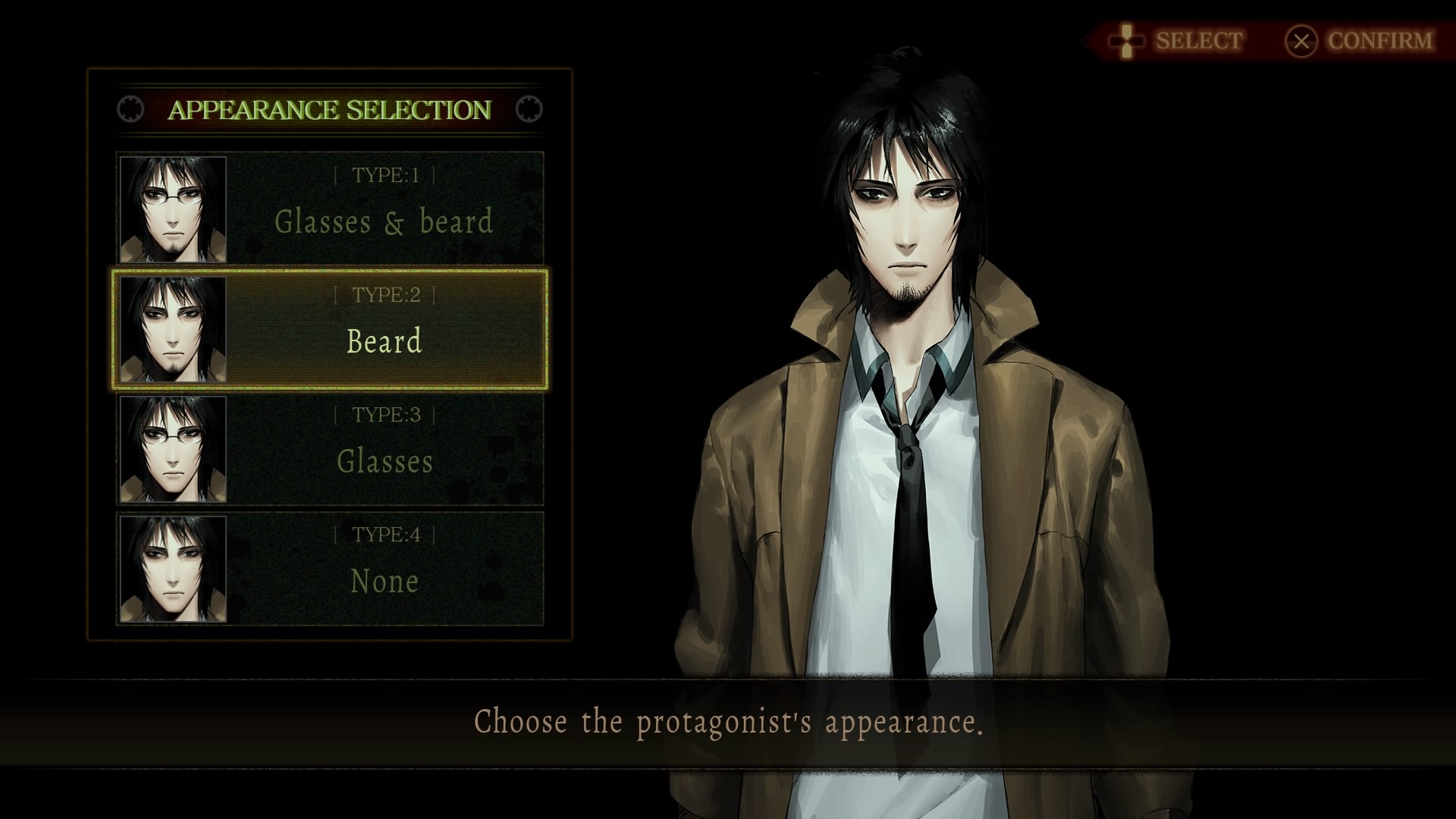Select the TYPE:3 Glasses option

(x=385, y=448)
